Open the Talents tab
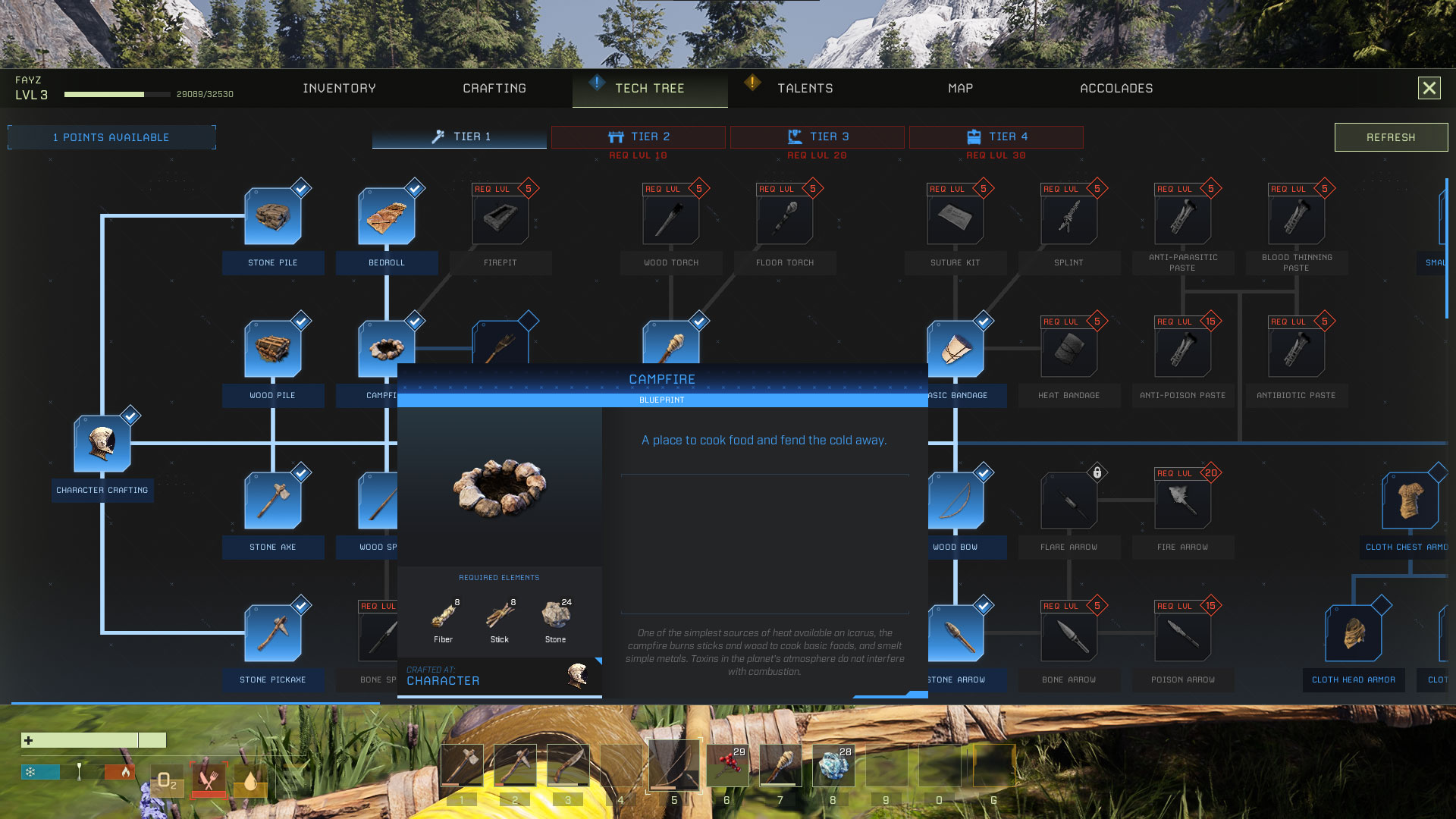 click(805, 89)
